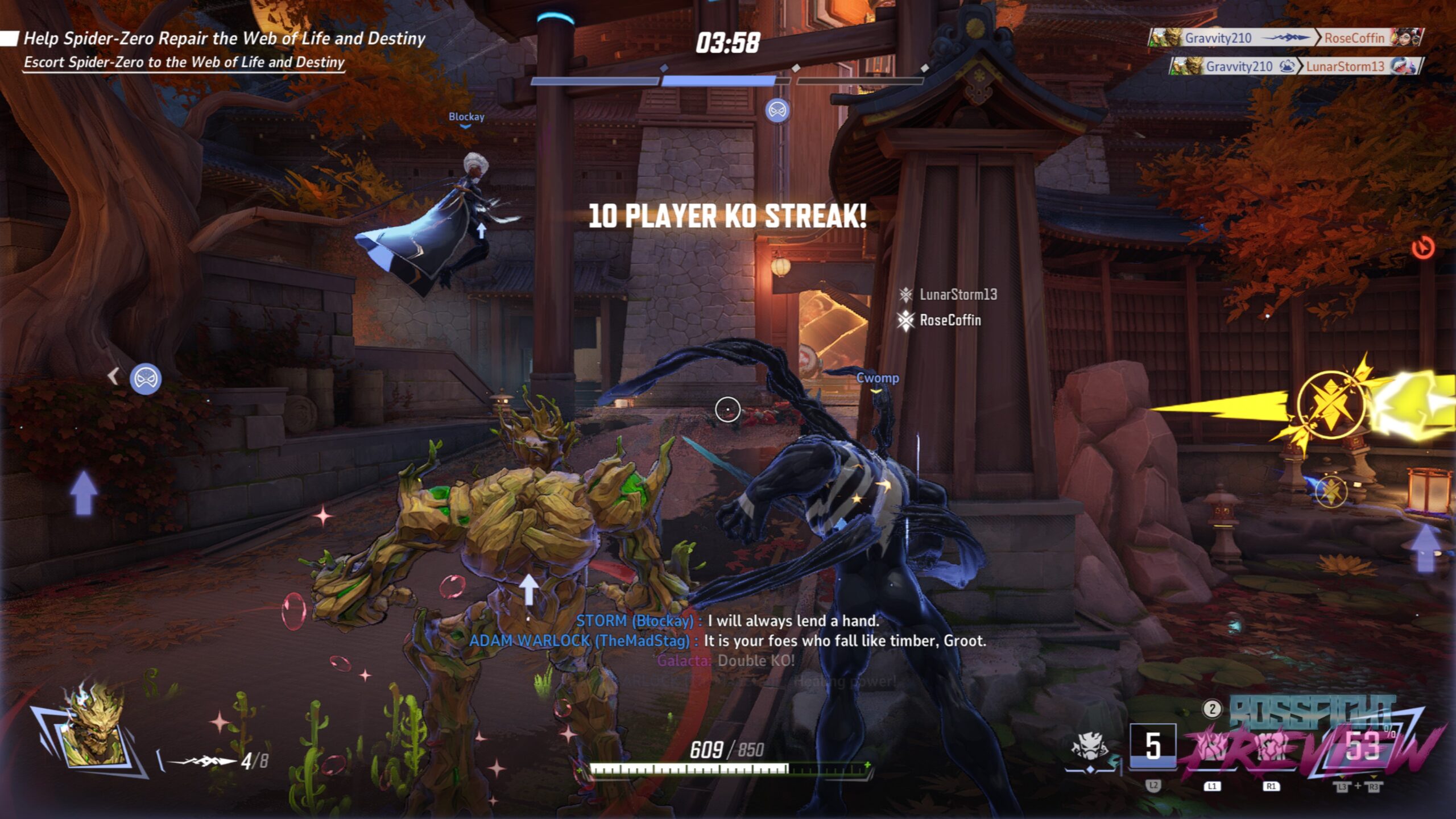Click the convoy escort progress bar
This screenshot has height=819, width=1456.
tap(727, 81)
